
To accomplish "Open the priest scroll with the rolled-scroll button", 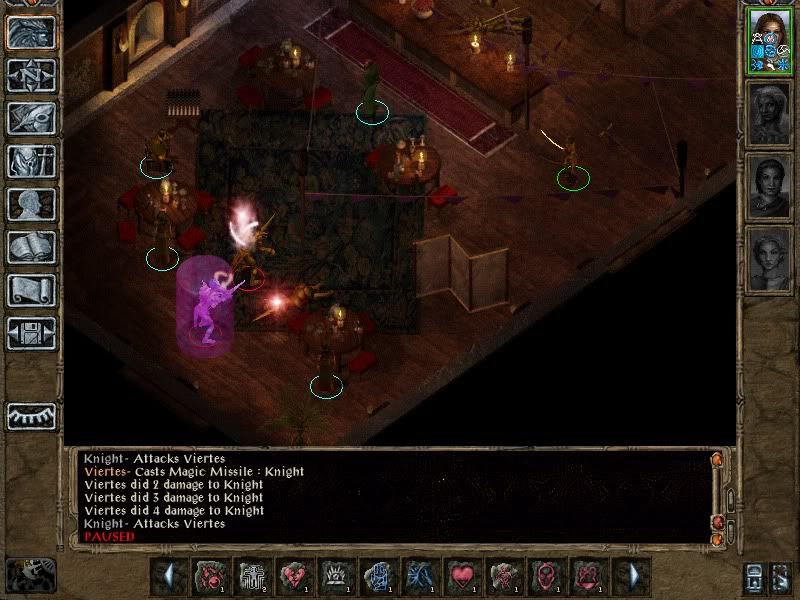I will [31, 290].
